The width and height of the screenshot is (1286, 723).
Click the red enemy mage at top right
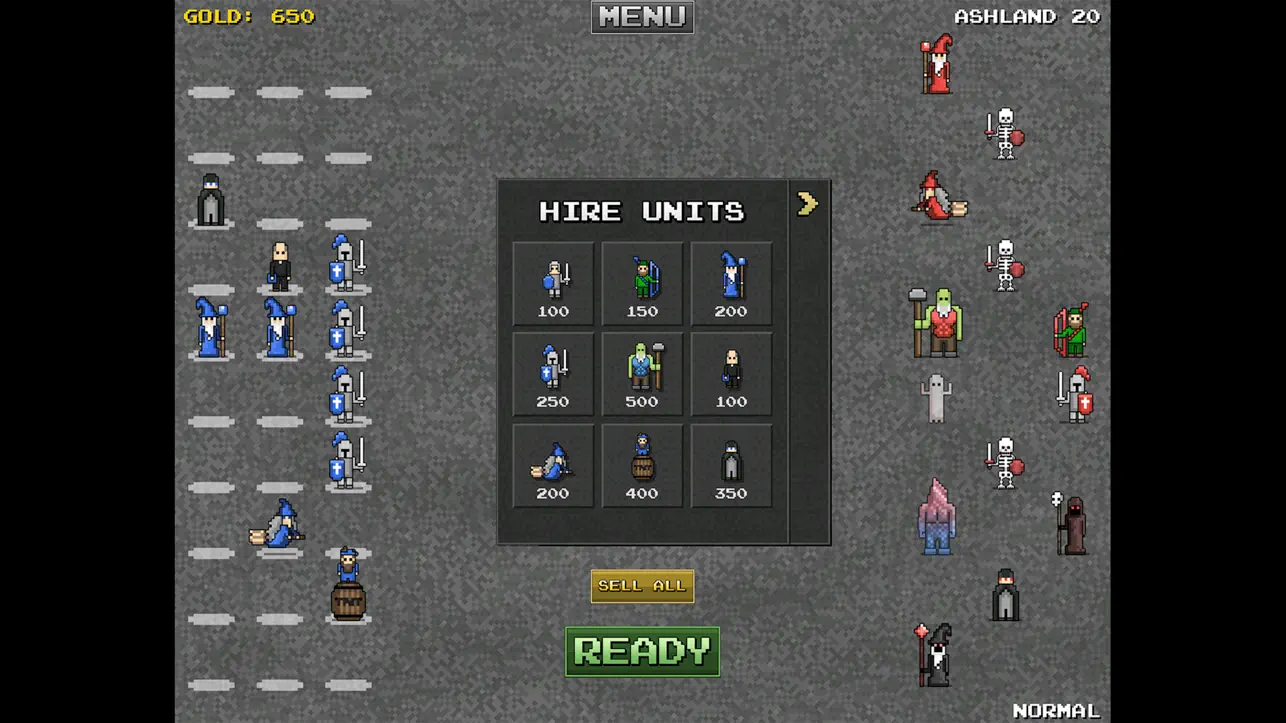tap(940, 65)
